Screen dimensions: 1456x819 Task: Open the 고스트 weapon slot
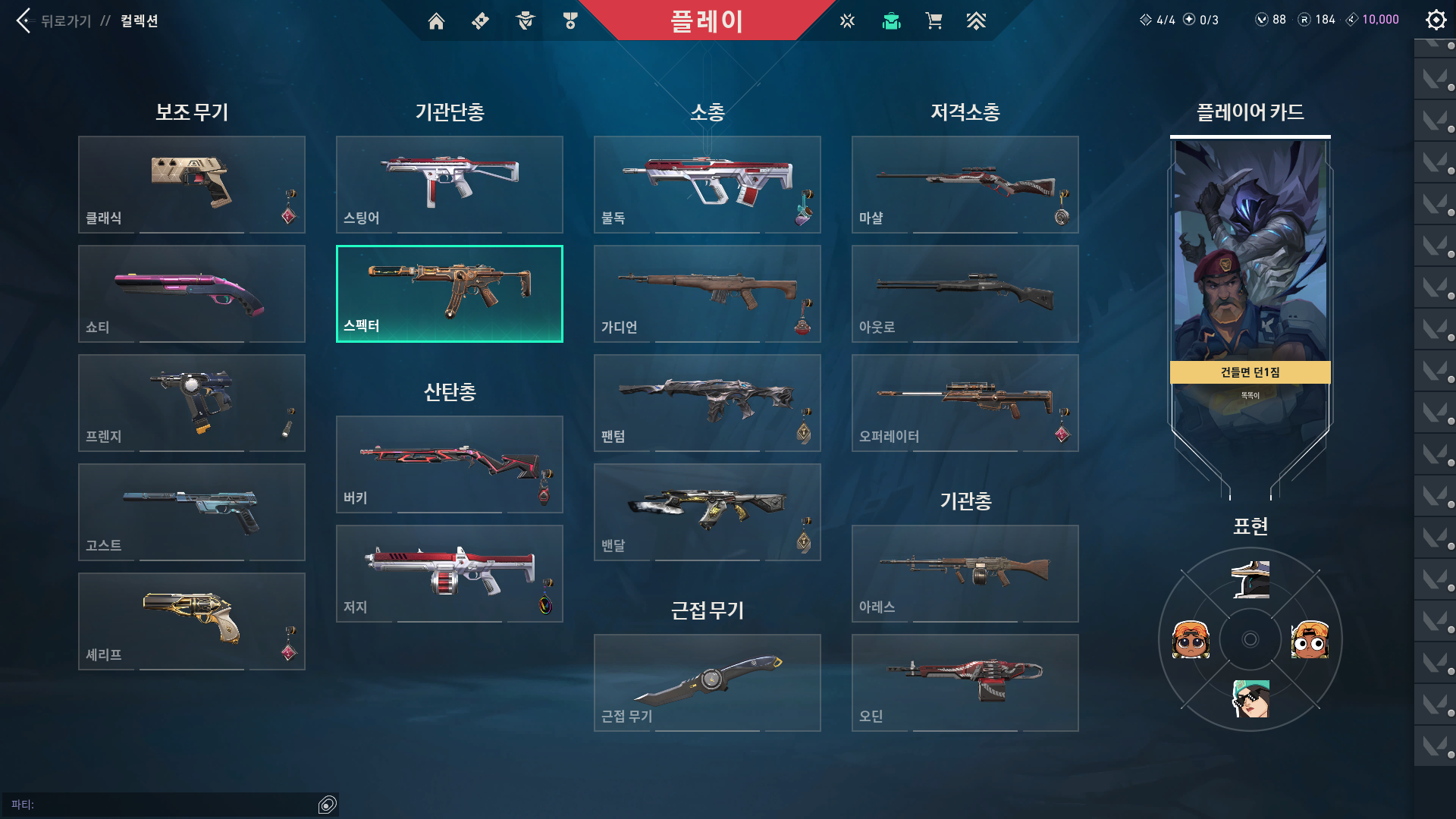(x=192, y=512)
